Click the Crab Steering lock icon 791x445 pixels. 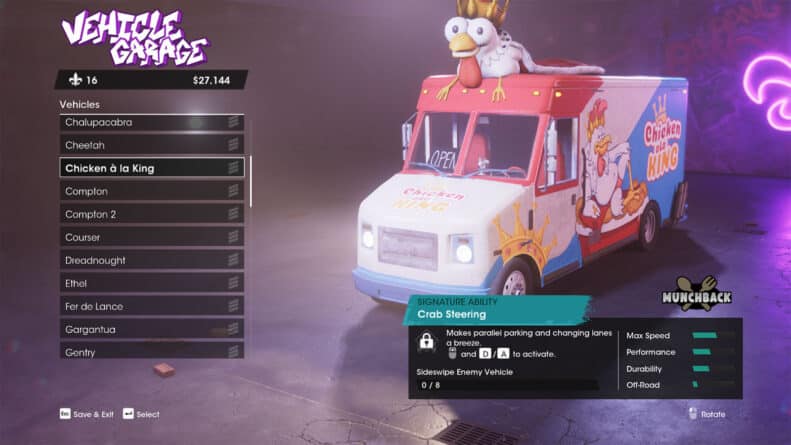click(x=427, y=342)
